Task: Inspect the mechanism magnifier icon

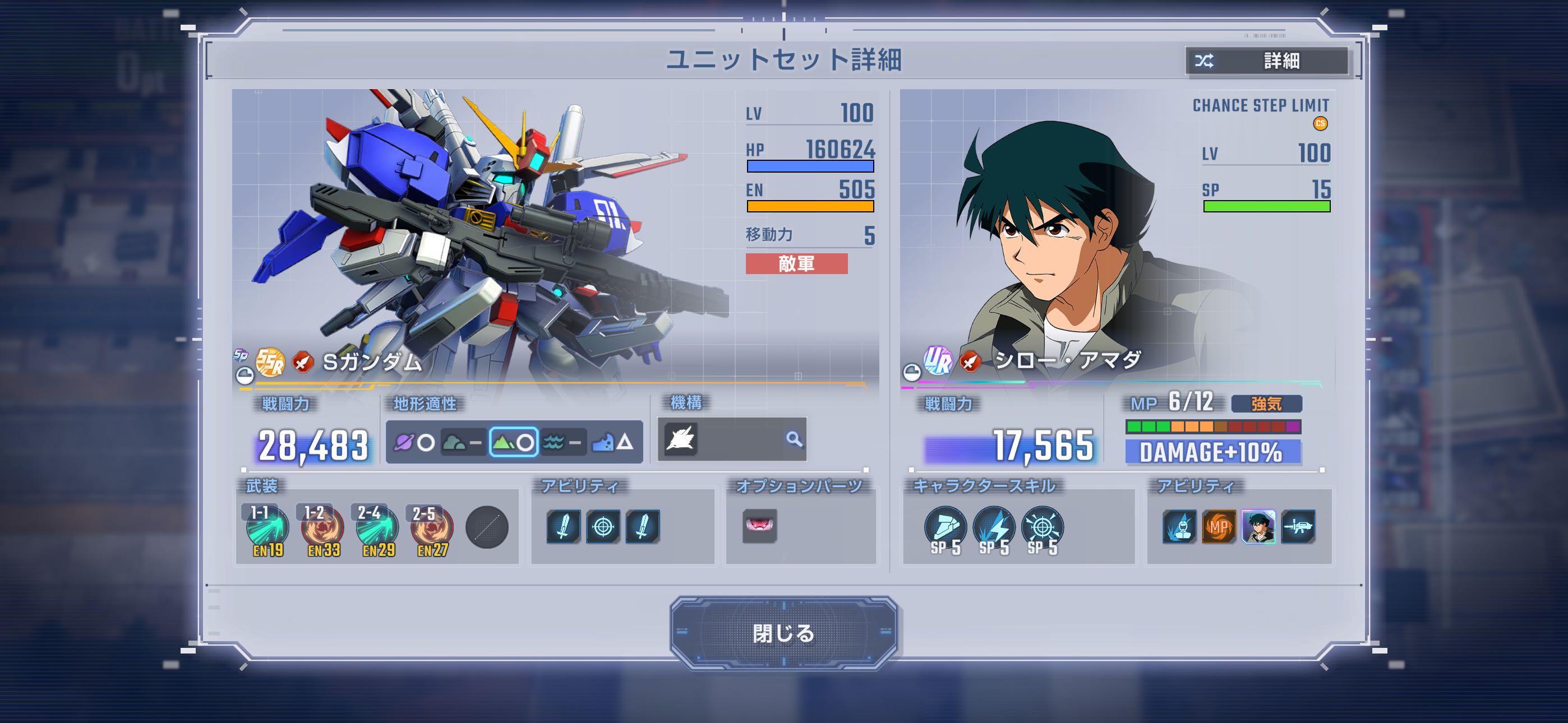Action: (794, 439)
